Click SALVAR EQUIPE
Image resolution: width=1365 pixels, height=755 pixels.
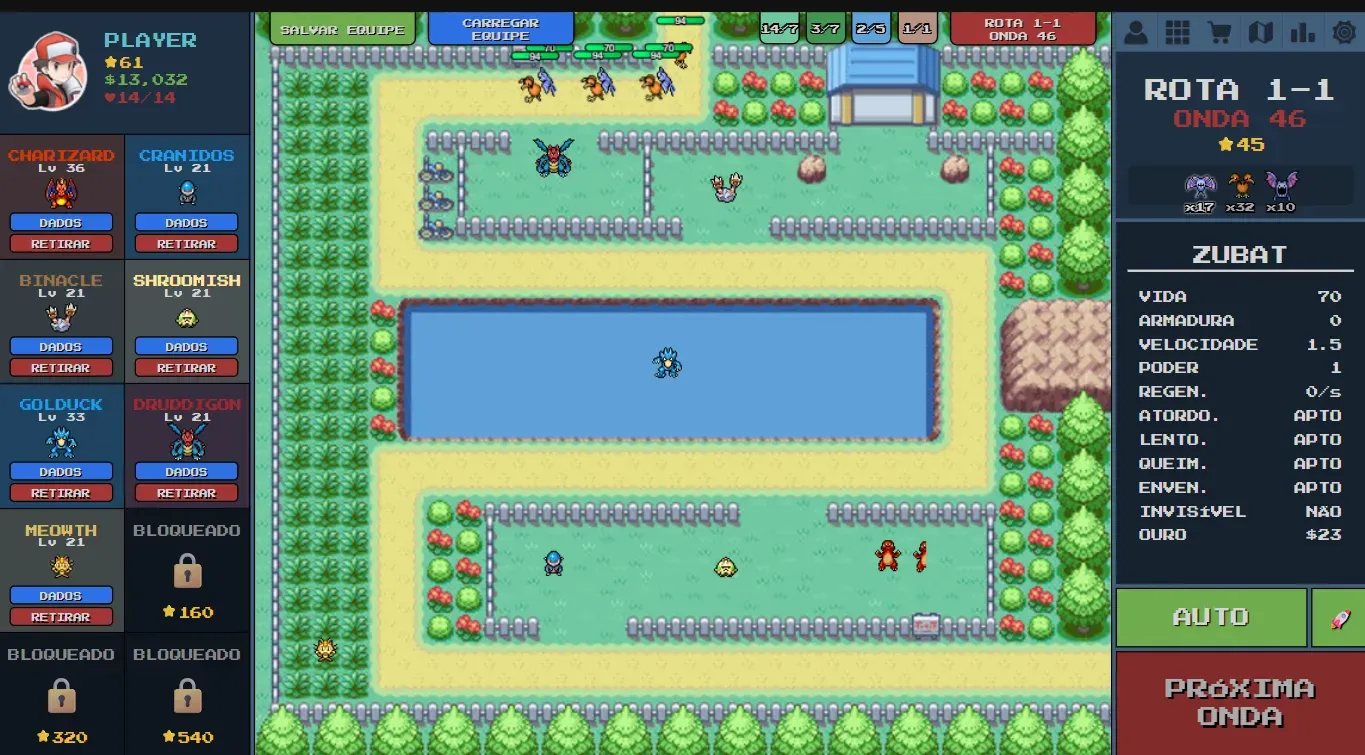pyautogui.click(x=342, y=29)
